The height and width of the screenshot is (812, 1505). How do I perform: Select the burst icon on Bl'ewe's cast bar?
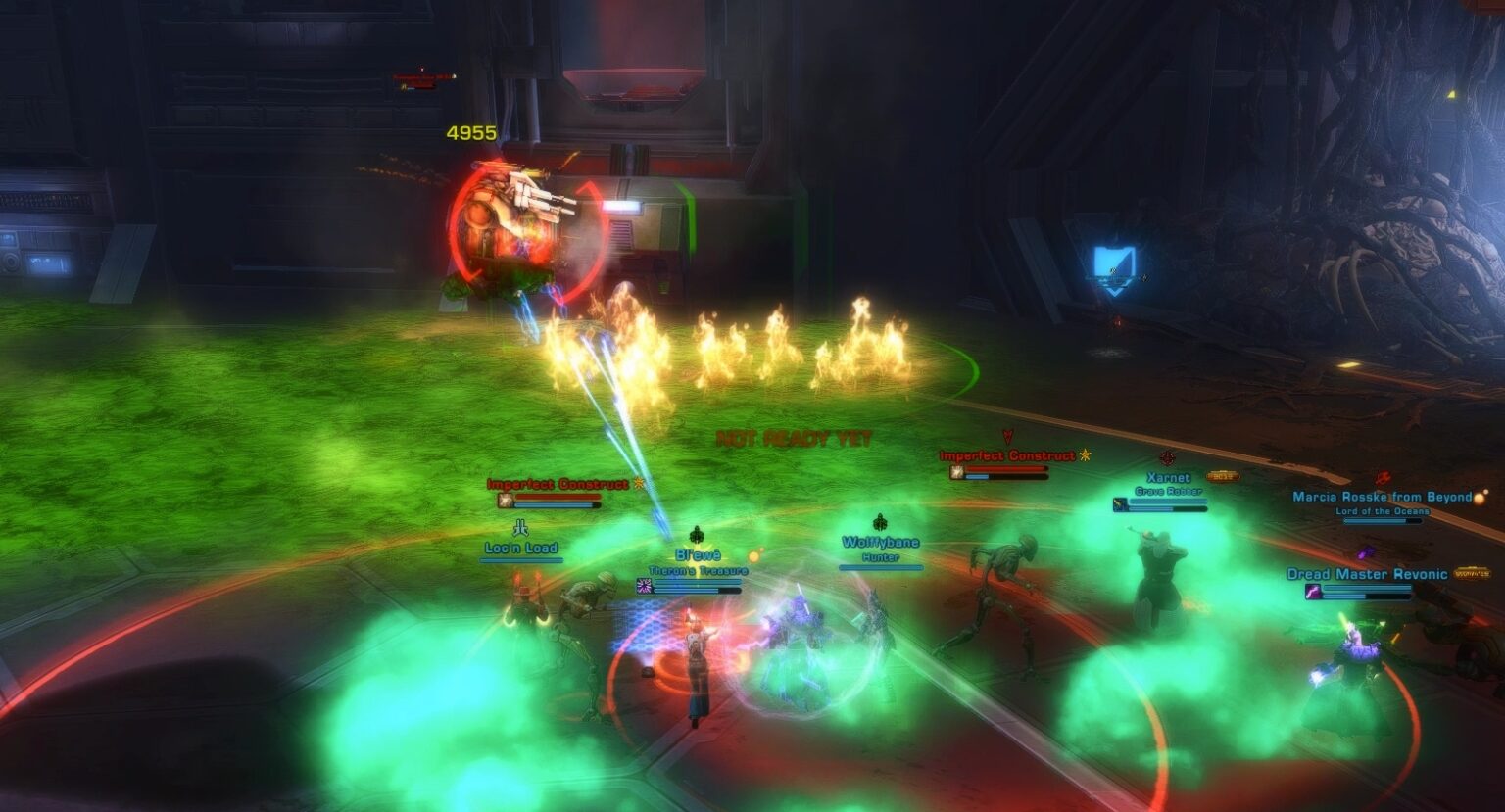(x=644, y=585)
